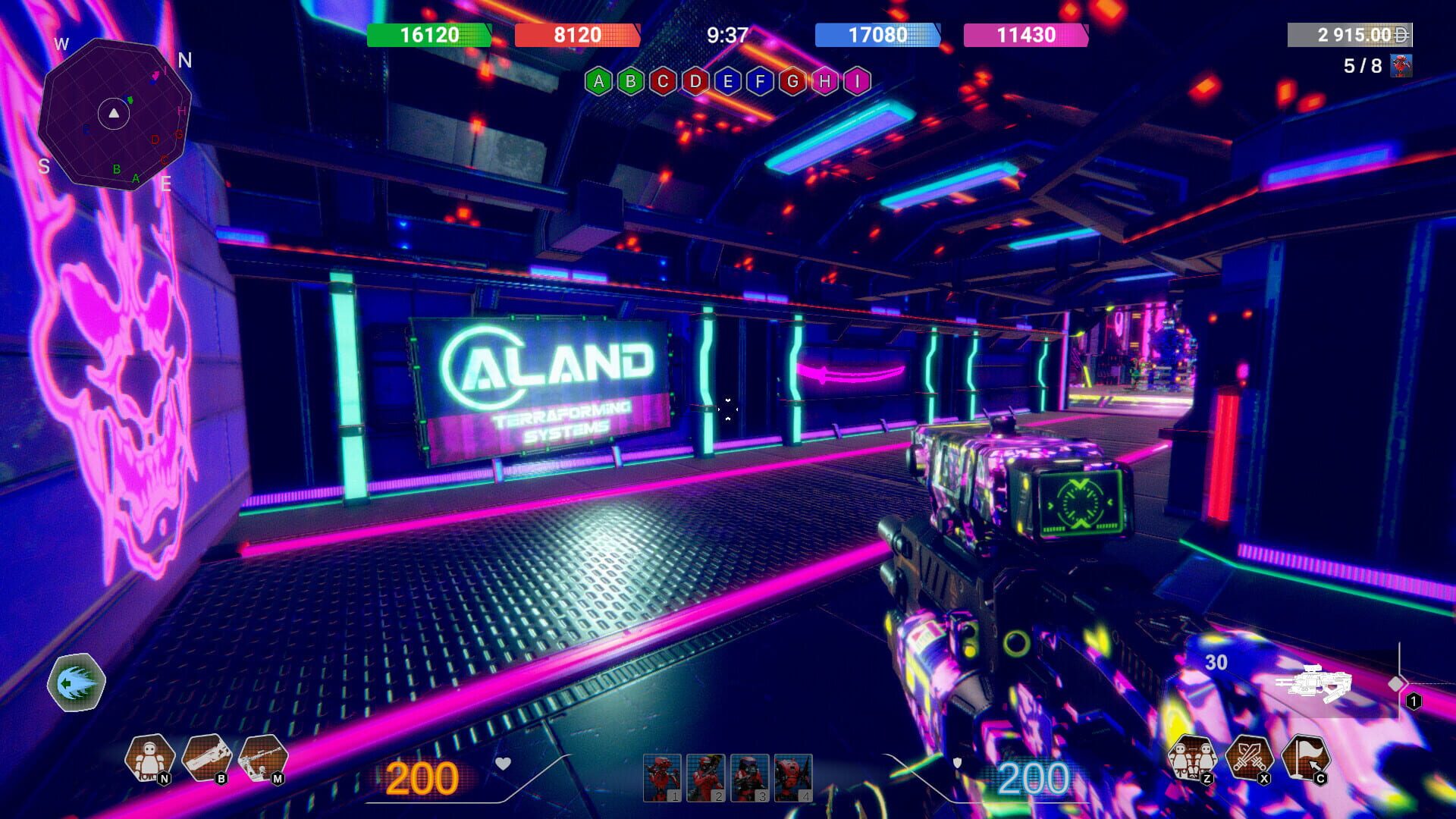The image size is (1456, 819).
Task: Select objective D in the letter strip
Action: click(695, 78)
